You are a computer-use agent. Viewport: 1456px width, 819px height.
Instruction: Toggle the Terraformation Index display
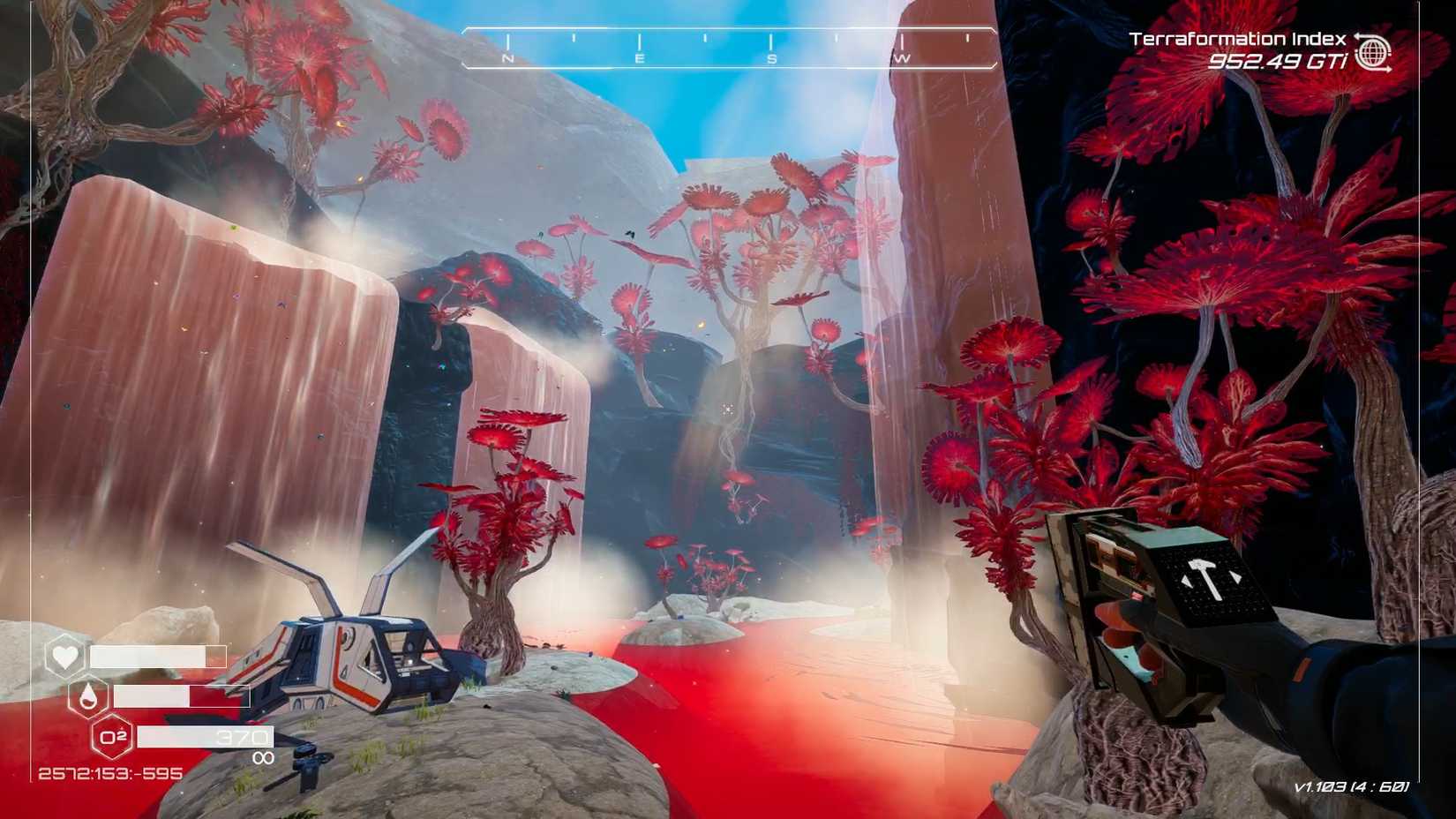tap(1234, 39)
